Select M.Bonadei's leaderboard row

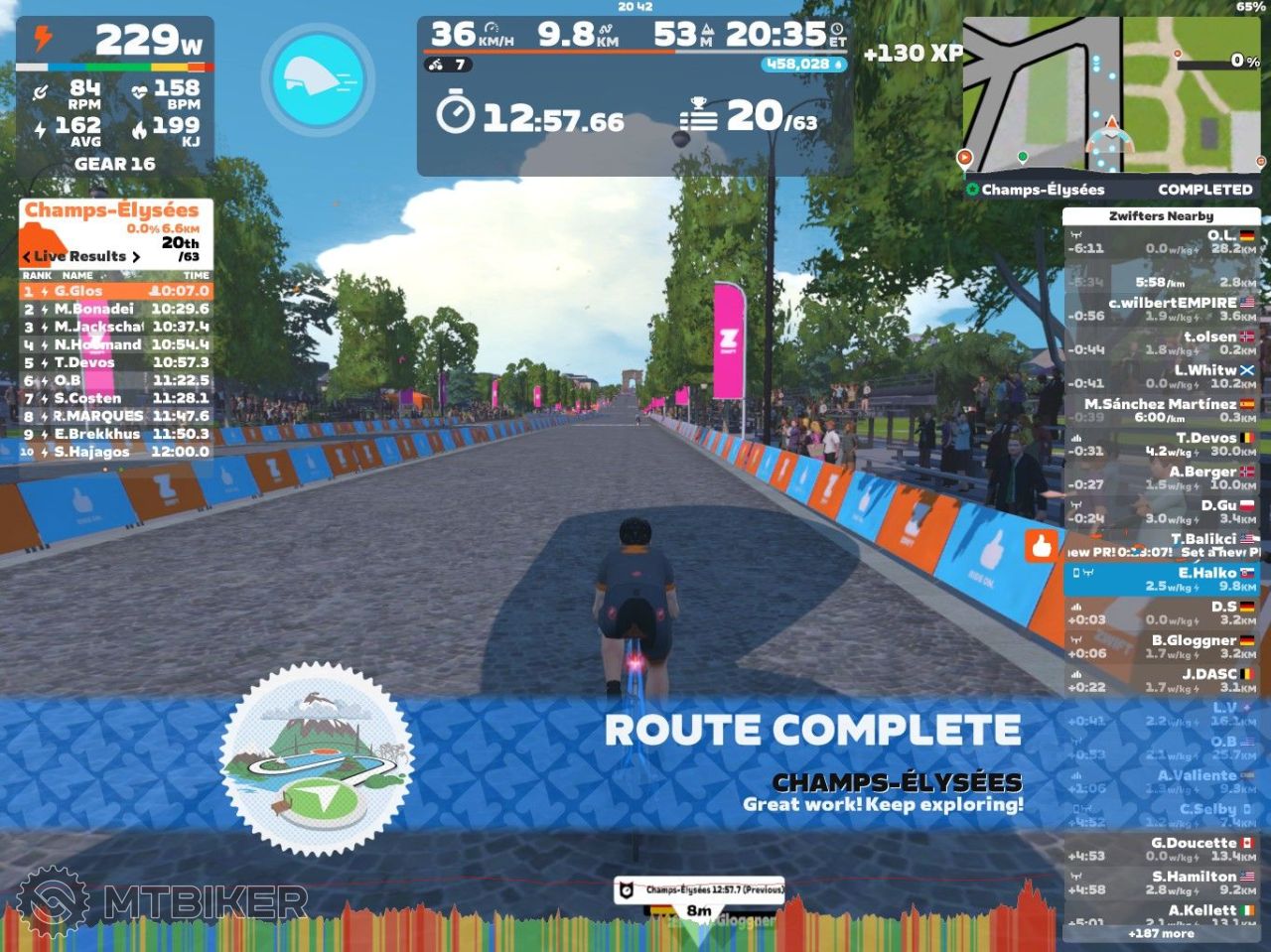click(115, 309)
